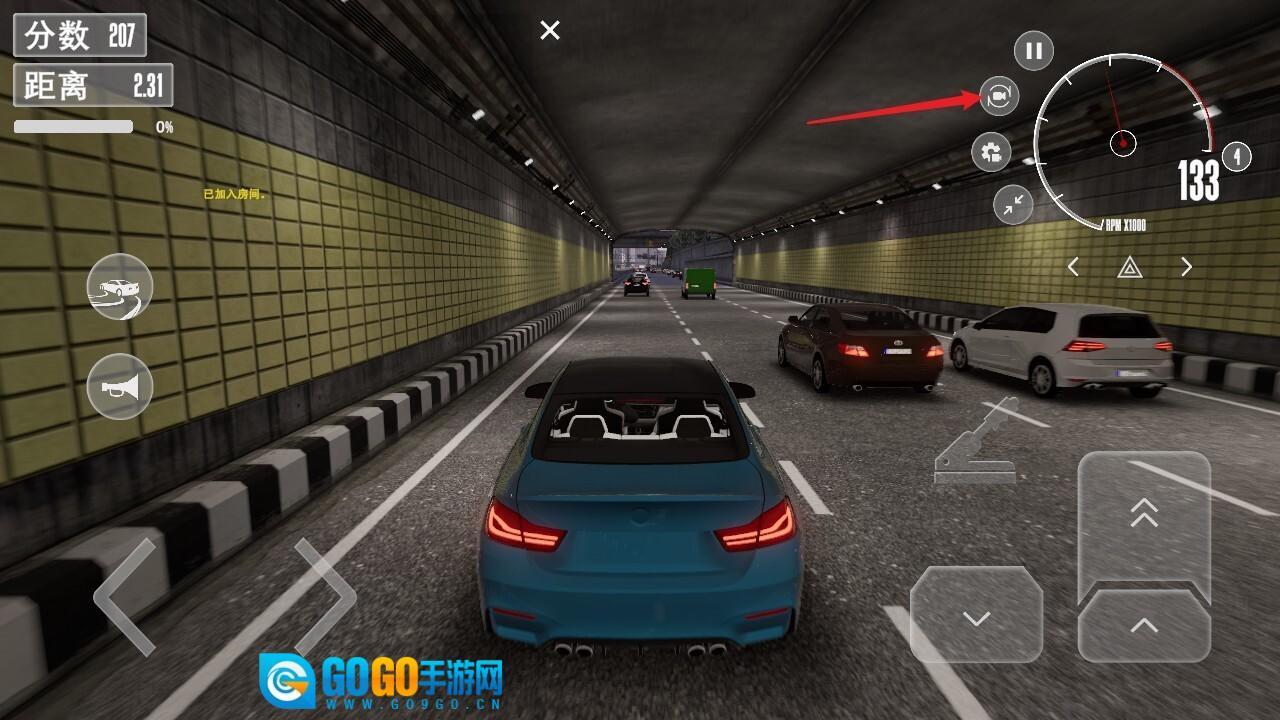Pull the handbrake lever icon
1280x720 pixels.
coord(974,443)
